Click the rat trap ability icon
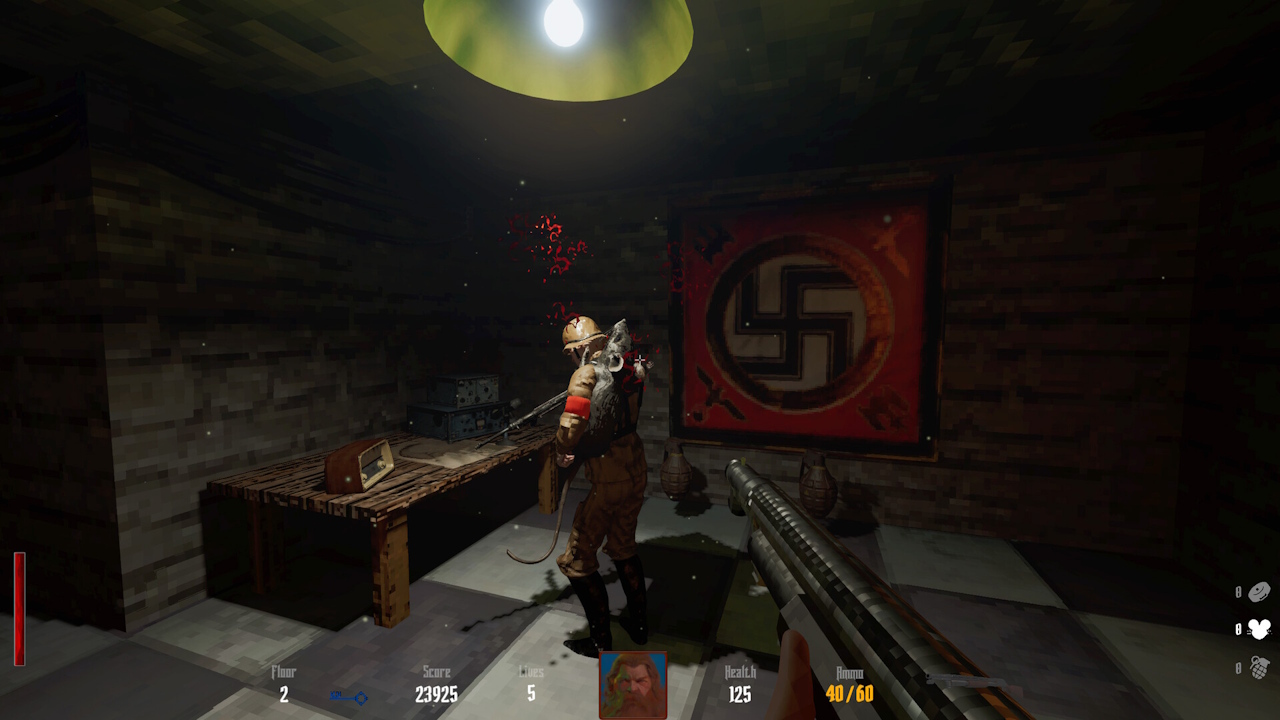 pos(1259,629)
